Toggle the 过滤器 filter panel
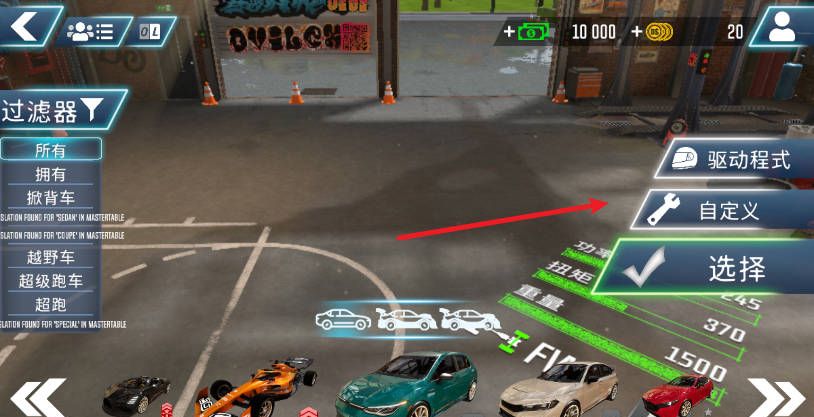 (x=62, y=110)
